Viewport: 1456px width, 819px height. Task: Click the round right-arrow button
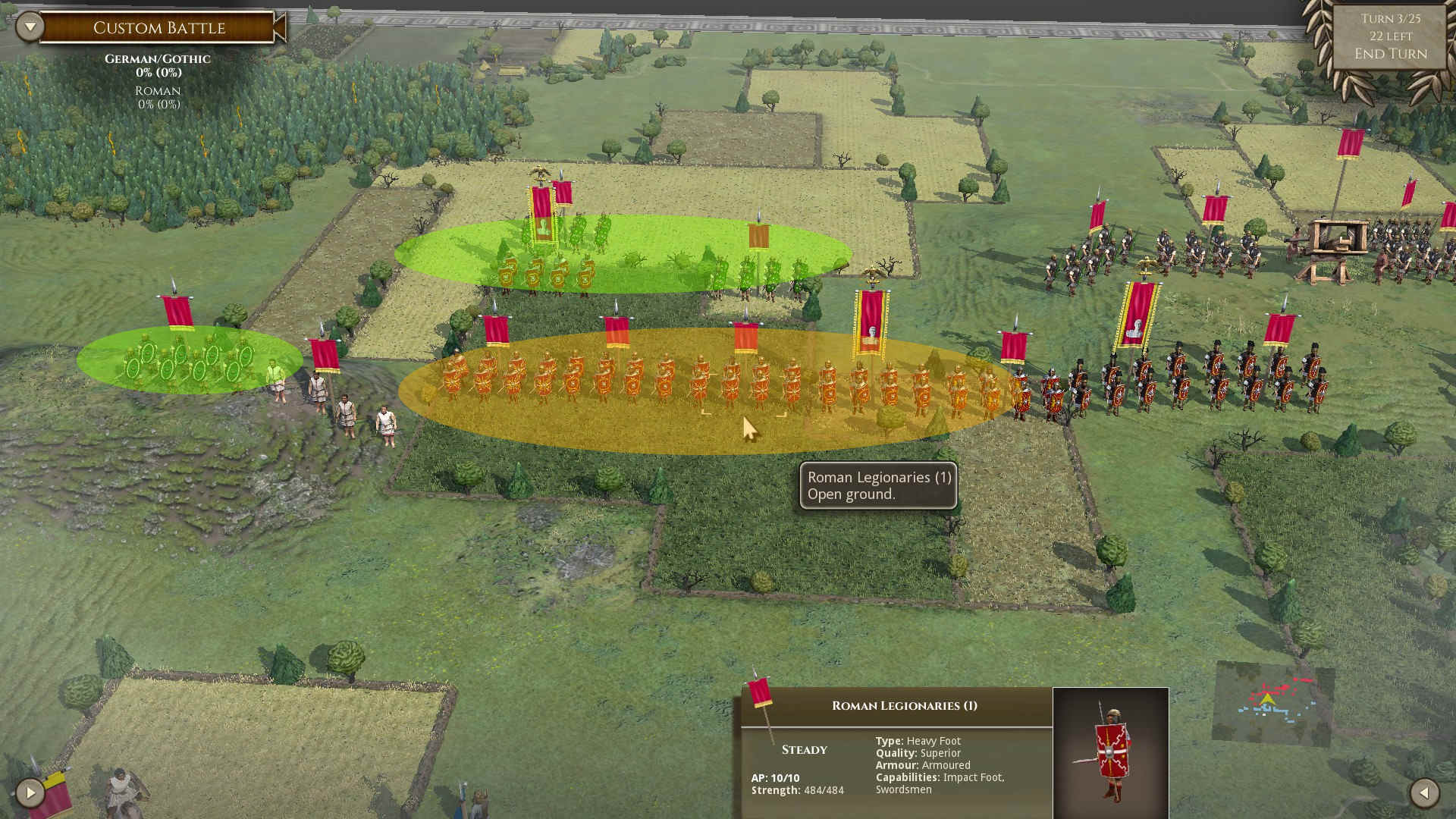pos(30,793)
